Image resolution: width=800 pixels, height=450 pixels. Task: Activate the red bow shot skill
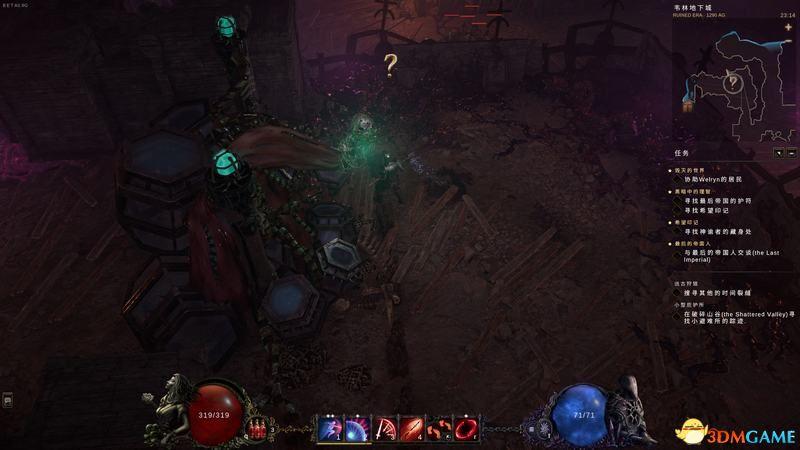(384, 429)
